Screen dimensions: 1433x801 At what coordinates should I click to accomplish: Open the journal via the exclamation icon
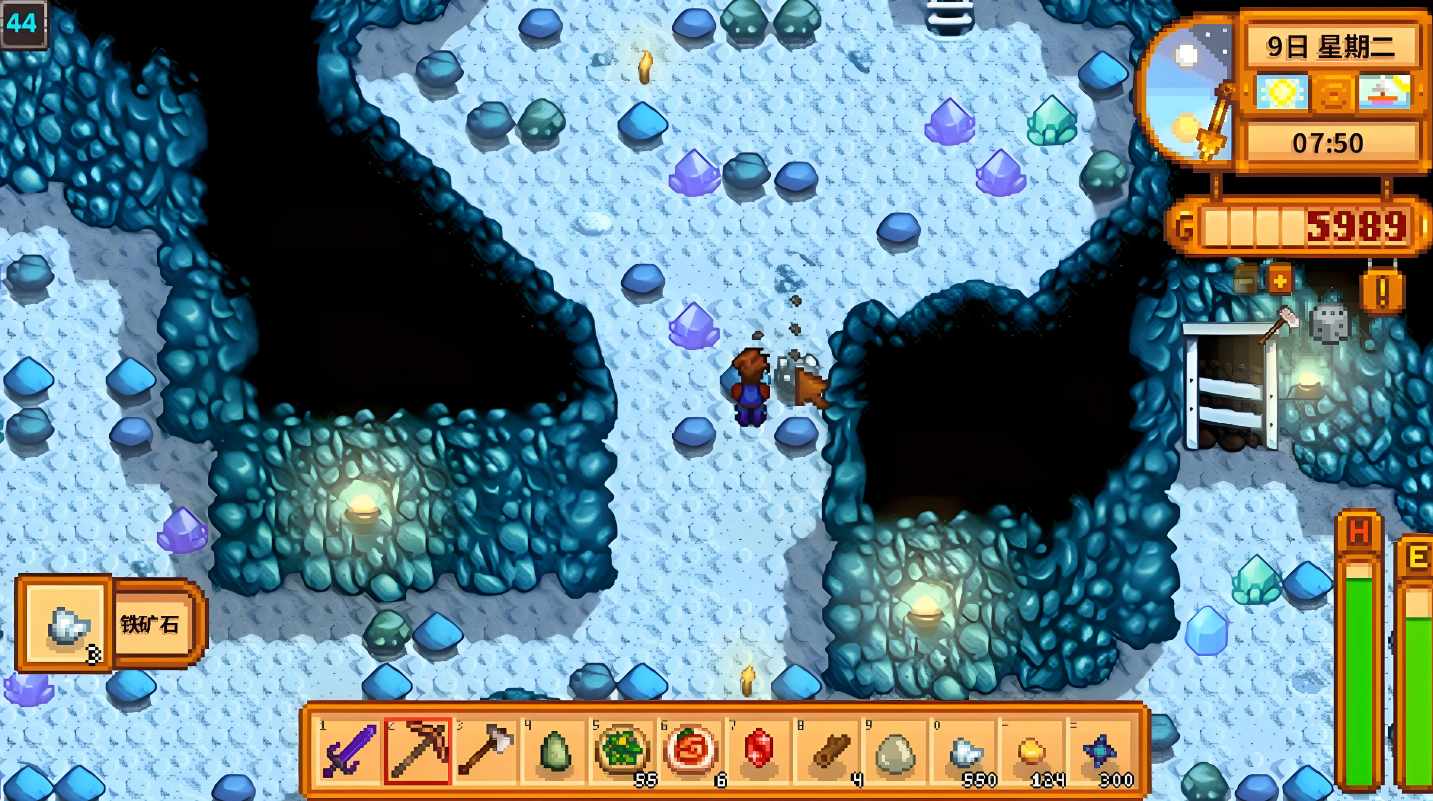pyautogui.click(x=1382, y=293)
